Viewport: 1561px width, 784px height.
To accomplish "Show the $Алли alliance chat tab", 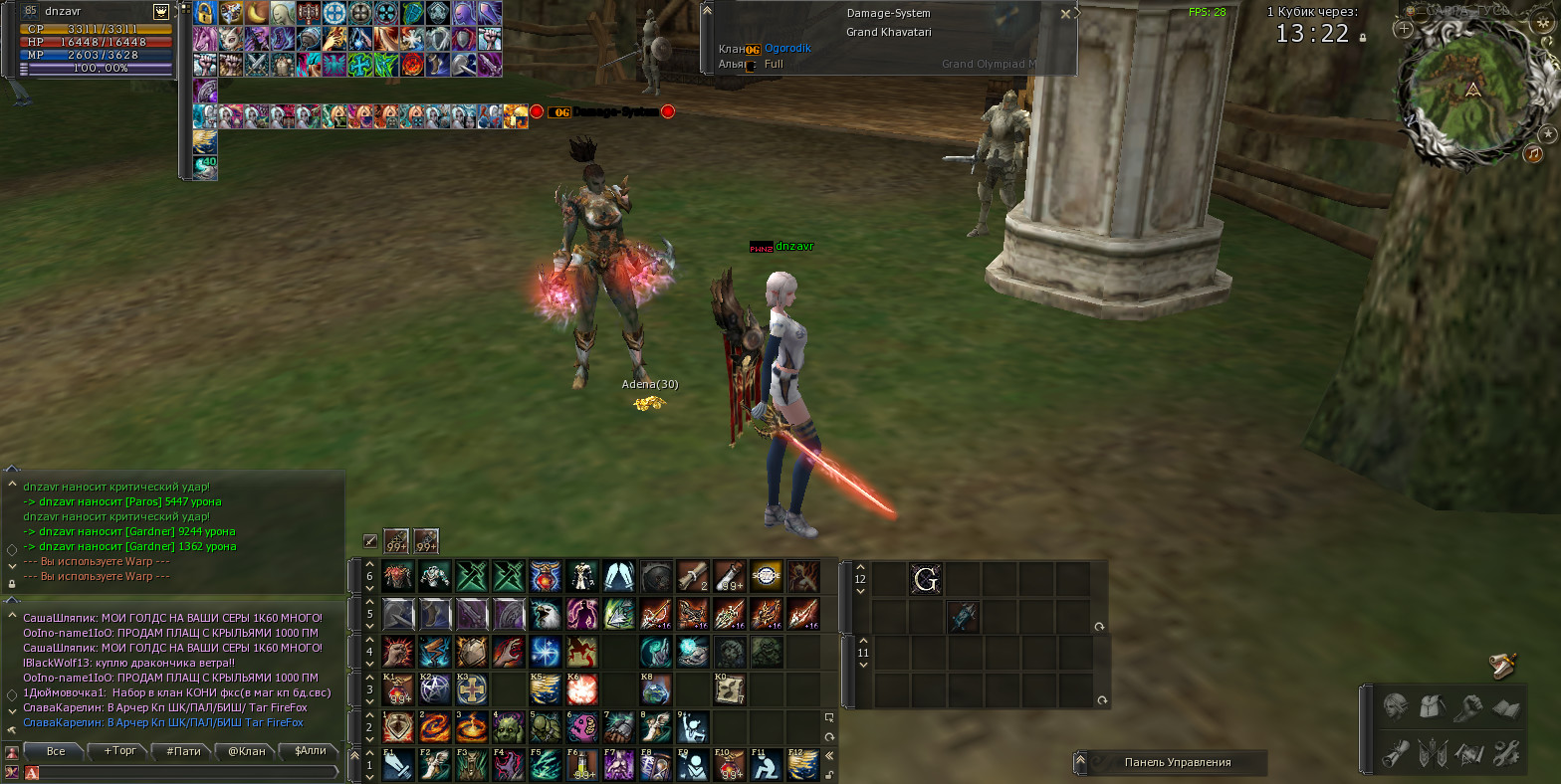I will pos(311,751).
